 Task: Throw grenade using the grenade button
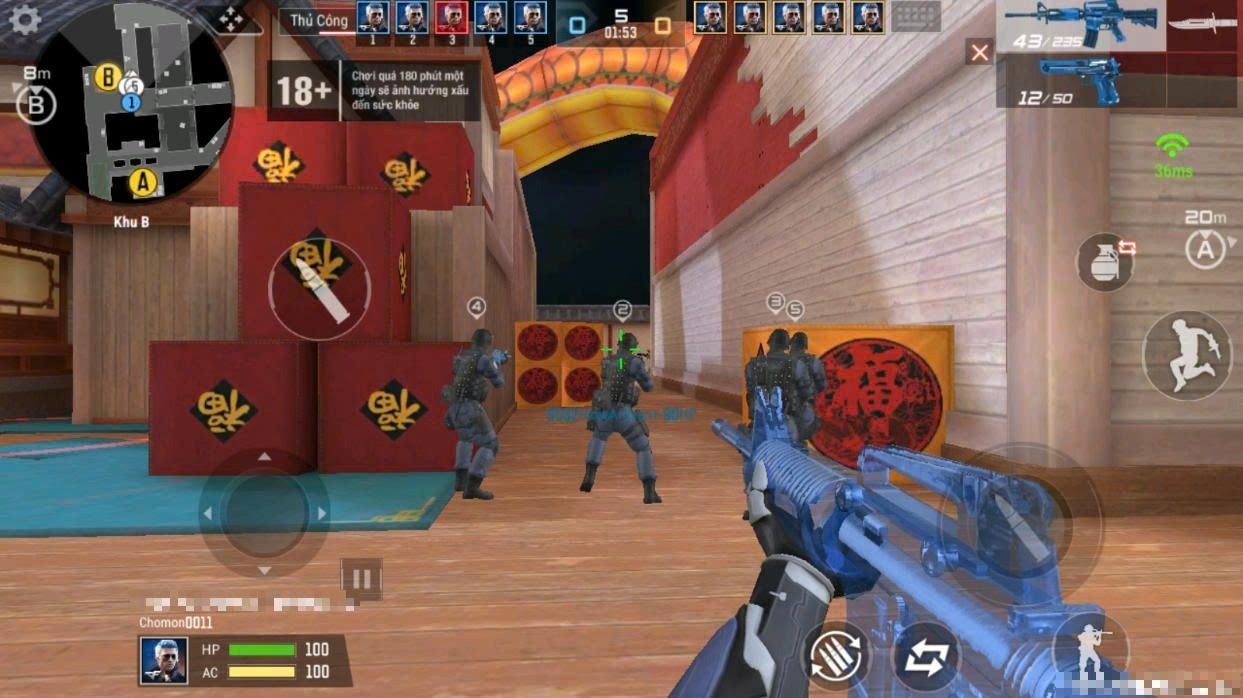(x=1105, y=262)
